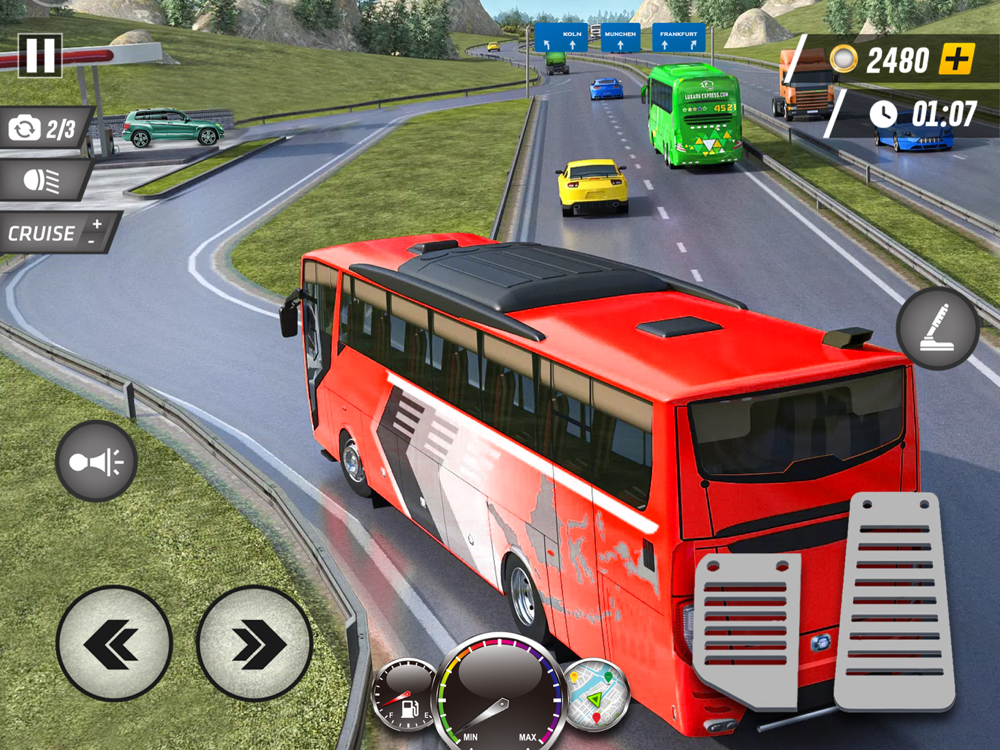Honk the horn button
The height and width of the screenshot is (750, 1000).
[x=96, y=461]
